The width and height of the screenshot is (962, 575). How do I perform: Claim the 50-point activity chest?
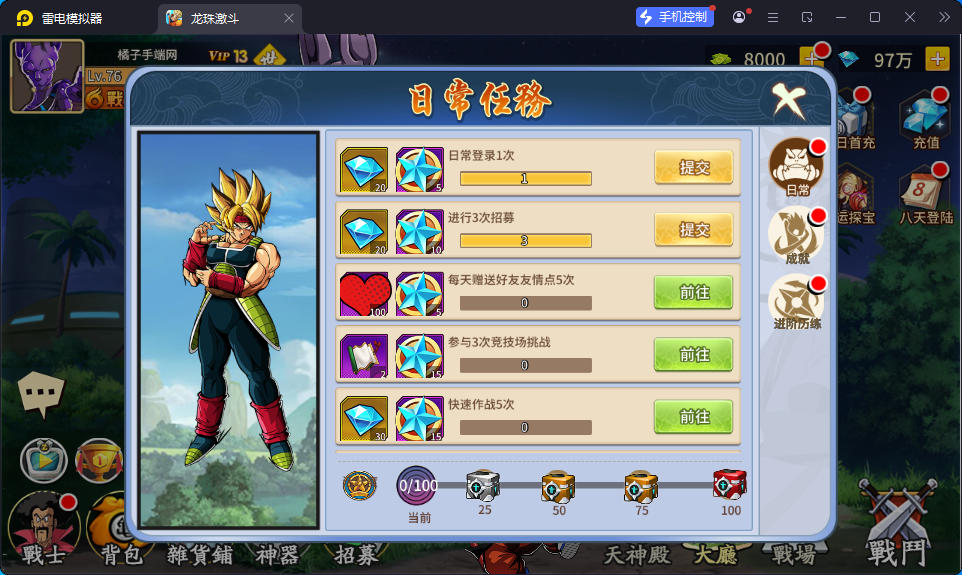click(x=558, y=486)
